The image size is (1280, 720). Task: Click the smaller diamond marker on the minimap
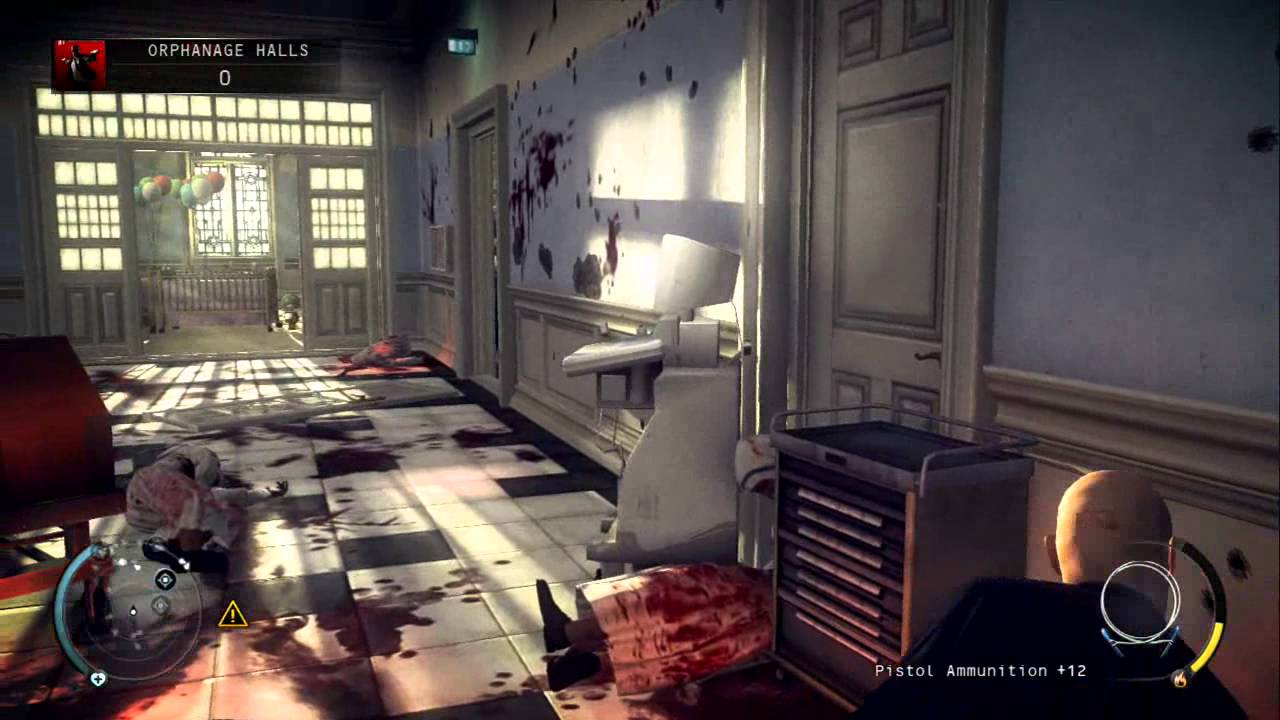click(x=160, y=603)
